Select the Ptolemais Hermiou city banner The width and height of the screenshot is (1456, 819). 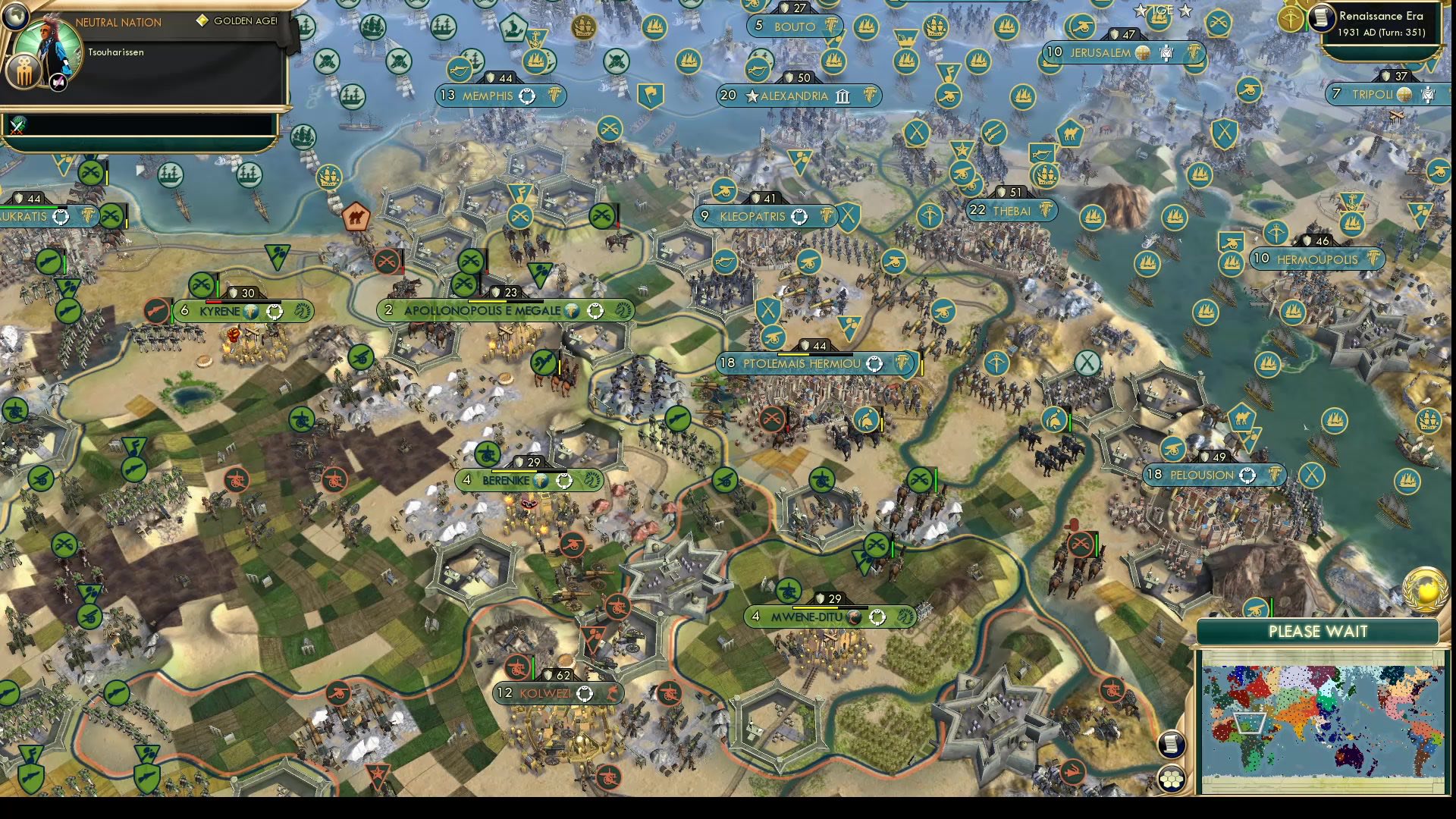click(x=811, y=363)
